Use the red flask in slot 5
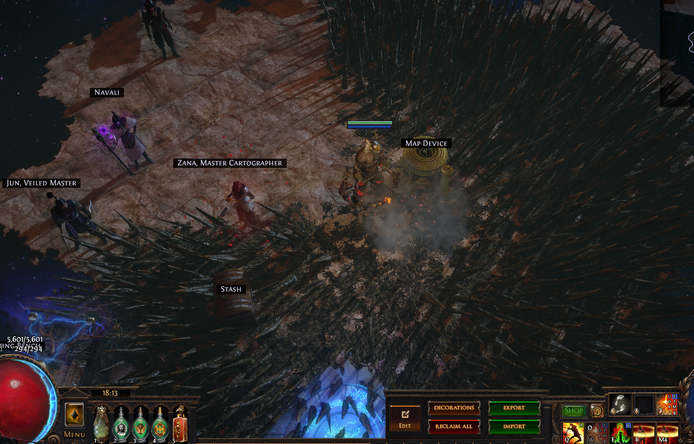The height and width of the screenshot is (444, 694). click(180, 424)
